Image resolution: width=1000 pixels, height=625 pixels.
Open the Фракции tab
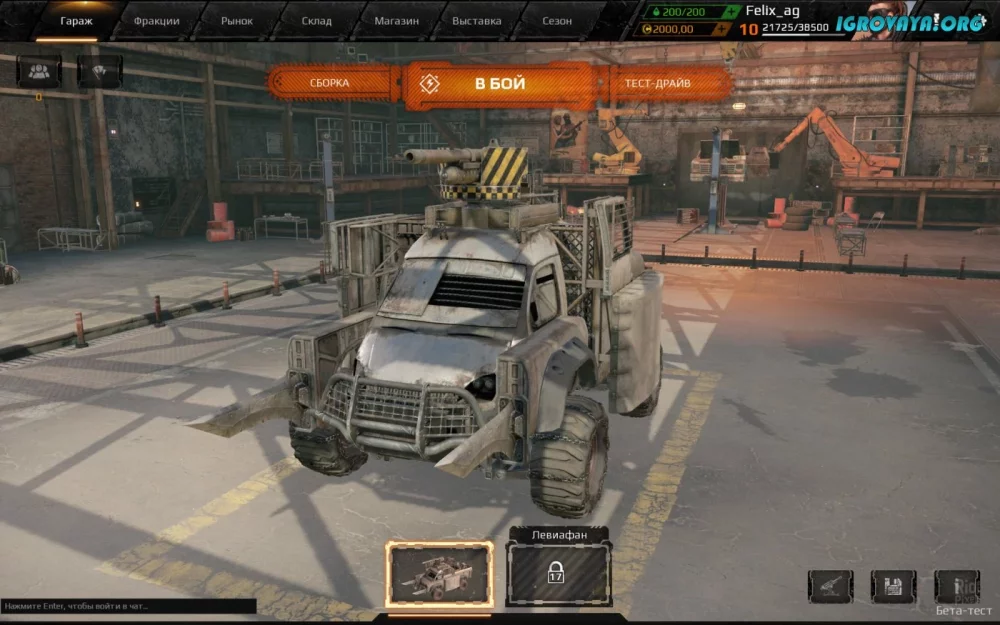click(154, 20)
